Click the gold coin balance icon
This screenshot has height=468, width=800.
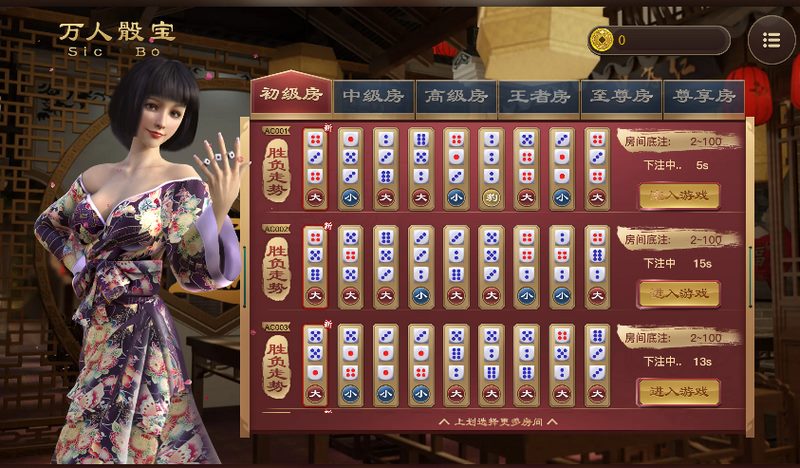602,40
